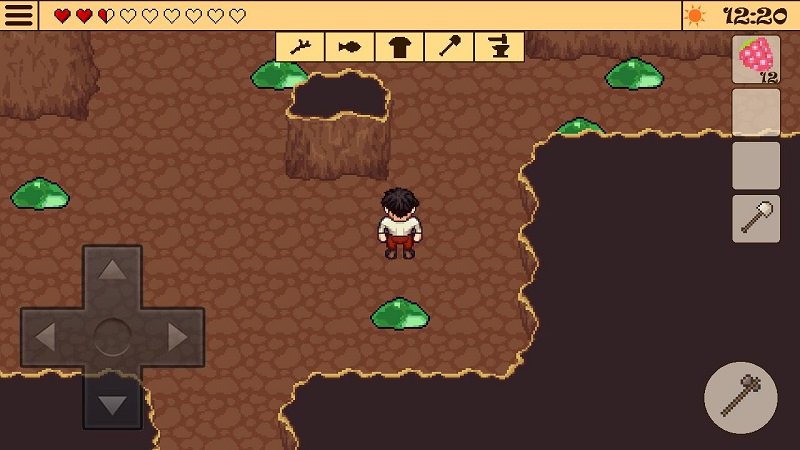Select the raspberry slot with 12 berries
Viewport: 800px width, 450px height.
756,60
